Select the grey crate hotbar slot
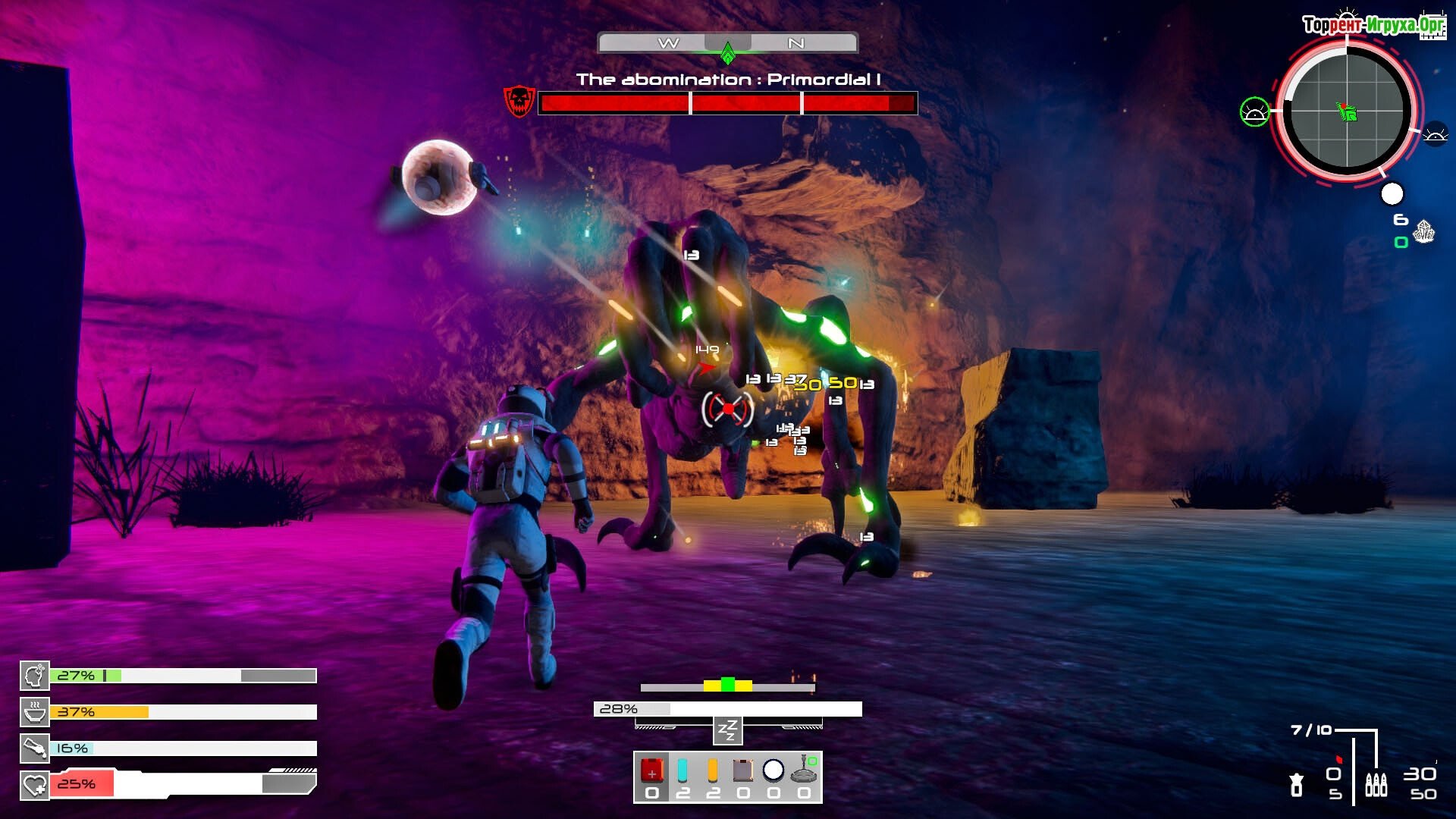The width and height of the screenshot is (1456, 819). pos(743,771)
